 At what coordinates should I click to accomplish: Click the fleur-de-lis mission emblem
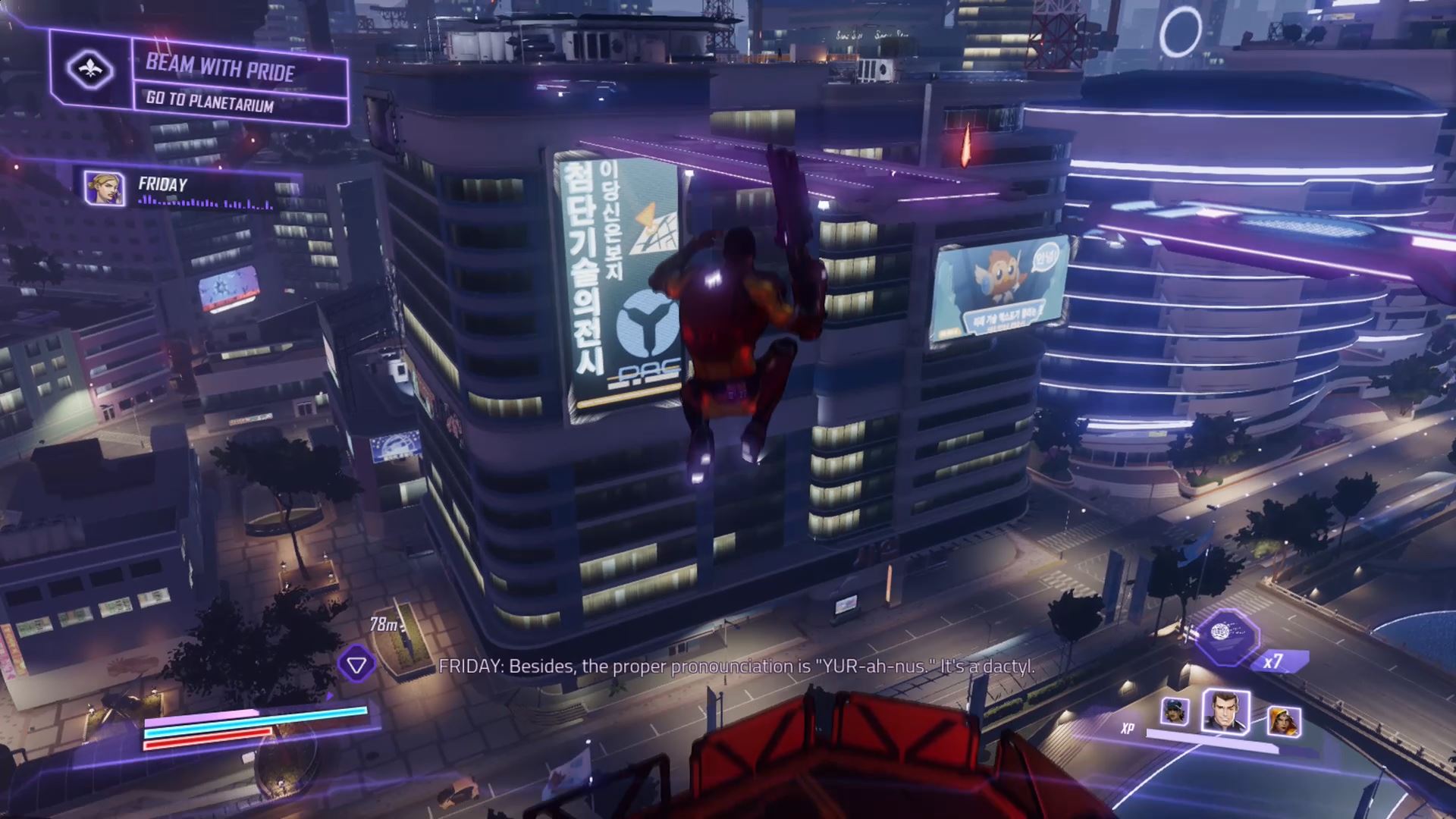click(90, 71)
